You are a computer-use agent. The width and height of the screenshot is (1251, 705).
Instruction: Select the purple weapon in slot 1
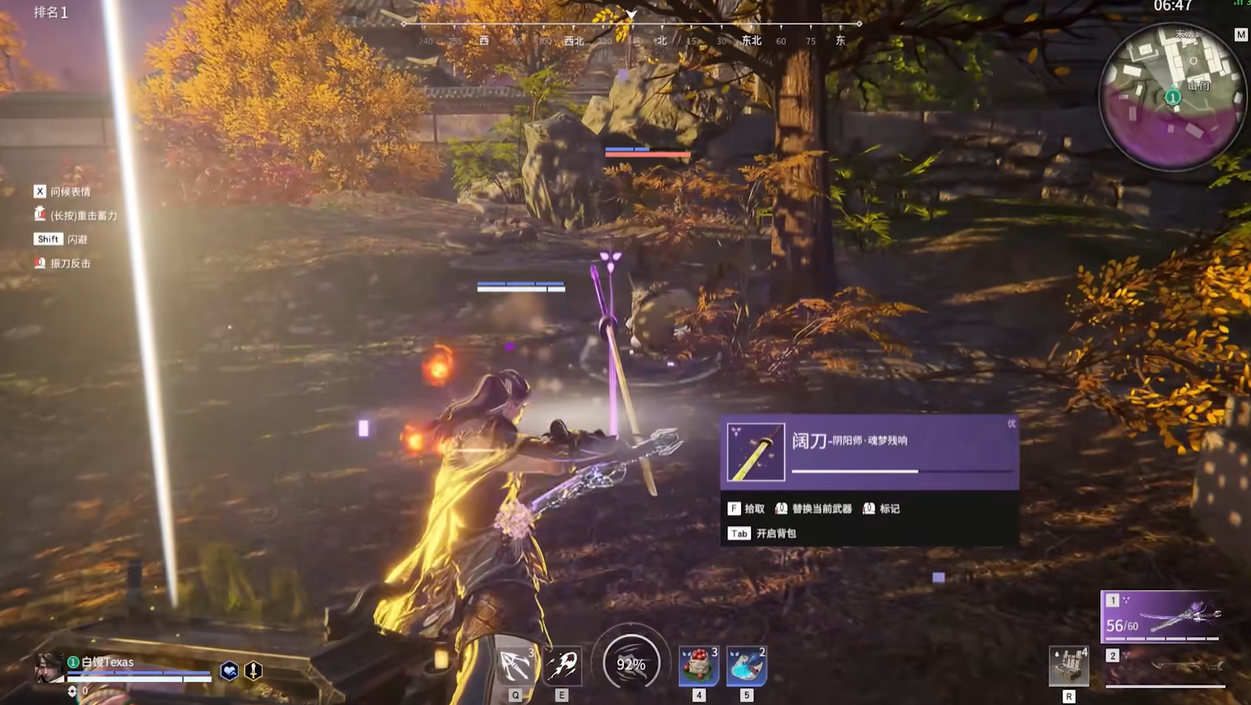(x=1163, y=615)
